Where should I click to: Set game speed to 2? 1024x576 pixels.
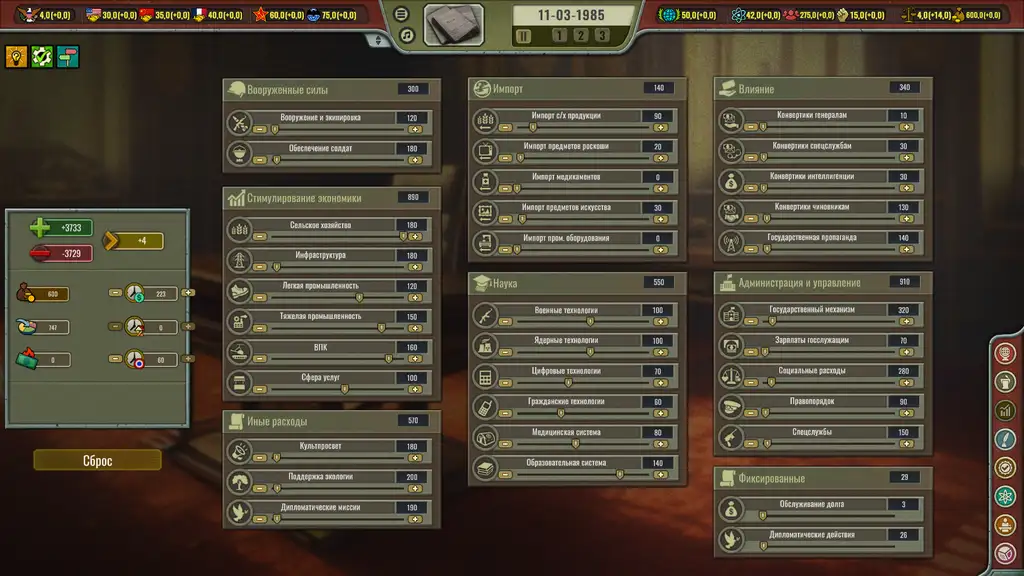pyautogui.click(x=579, y=35)
